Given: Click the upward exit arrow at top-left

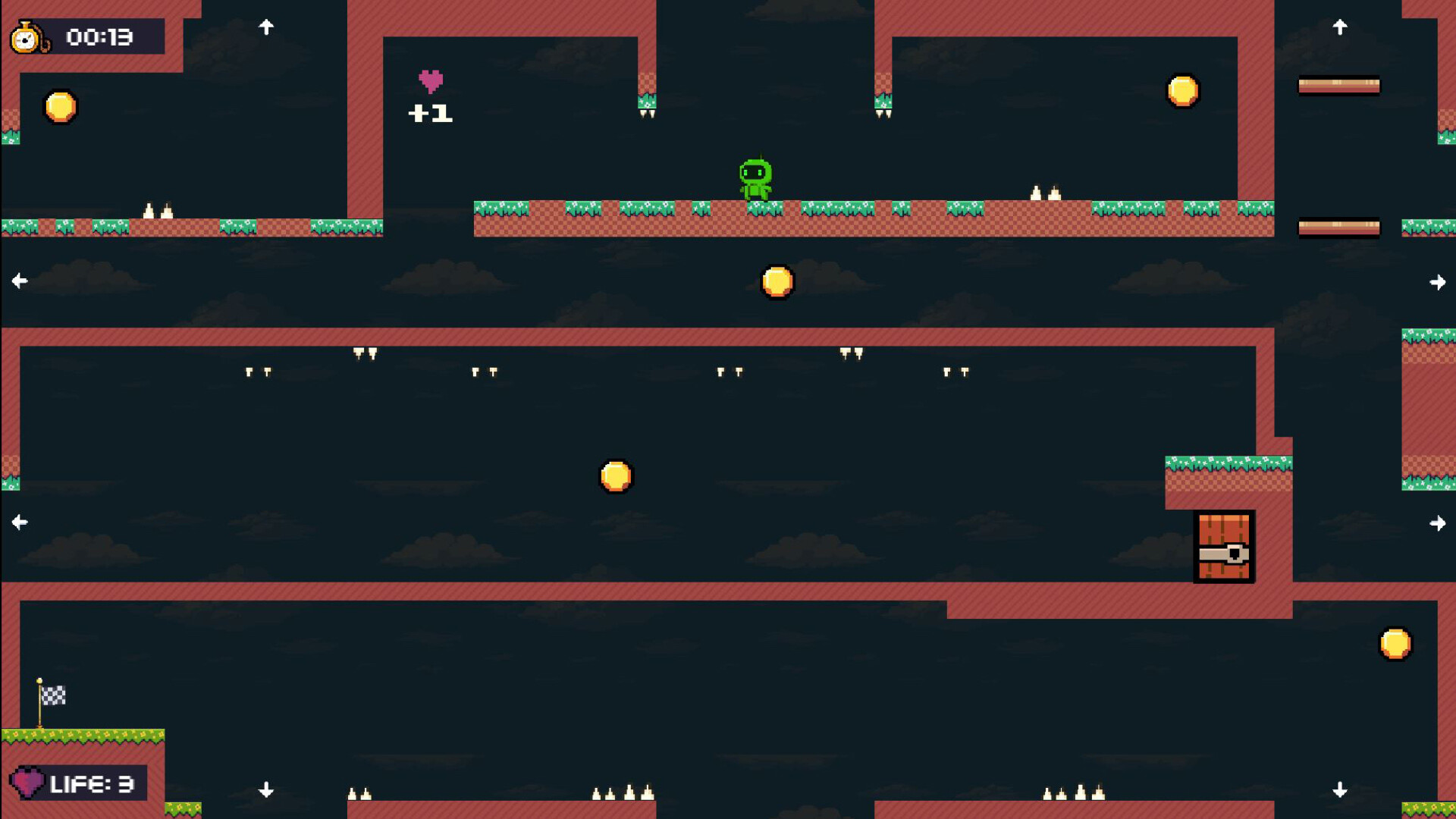Looking at the screenshot, I should [x=266, y=27].
